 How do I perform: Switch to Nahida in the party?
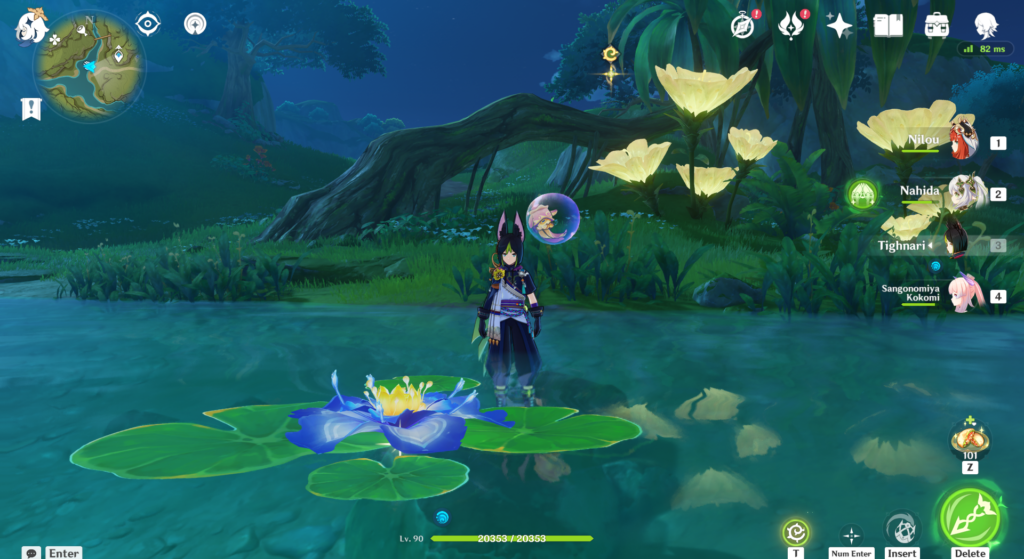tap(964, 192)
